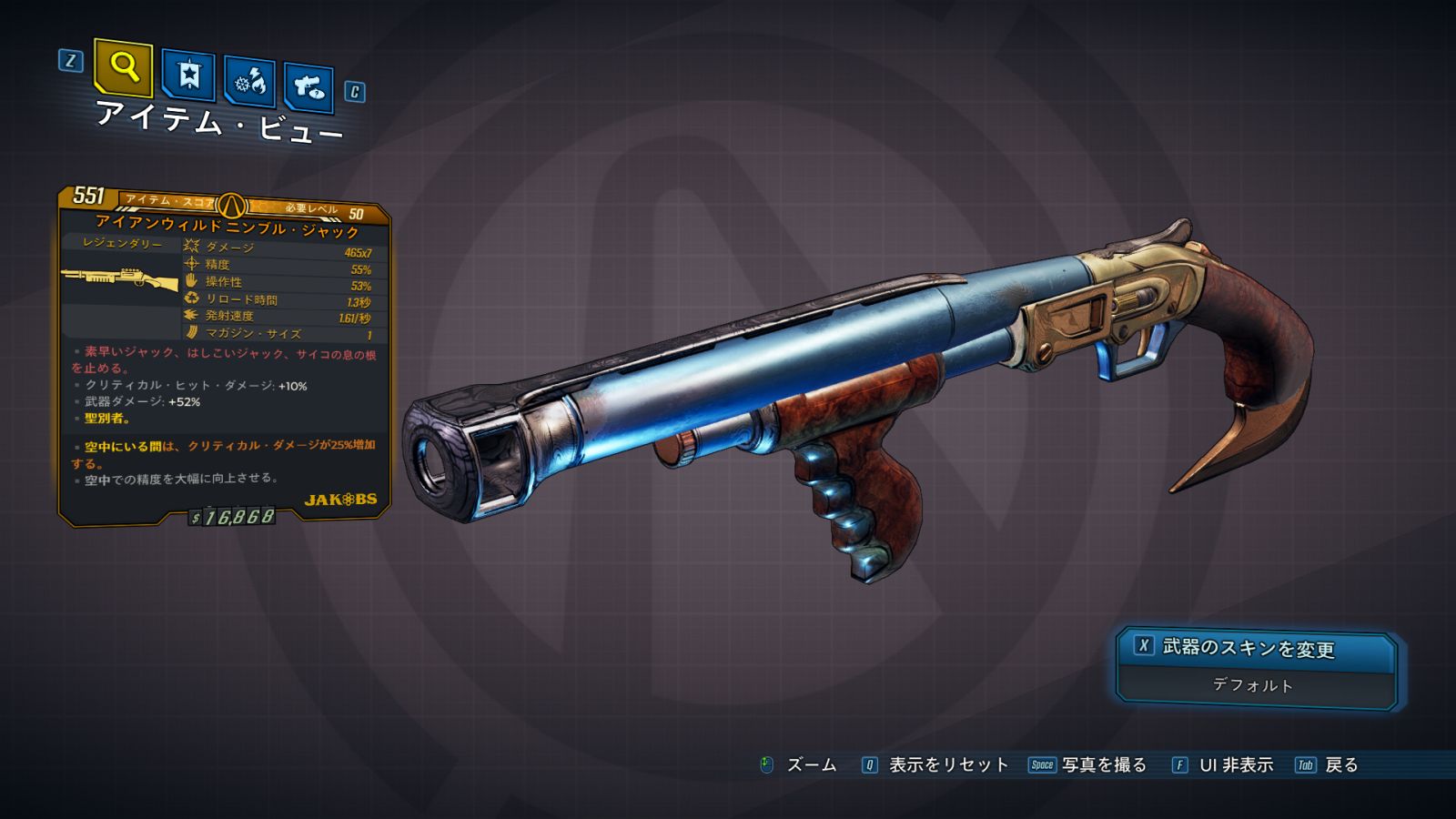
Task: Hide the interface with UI 非表示
Action: (1235, 765)
